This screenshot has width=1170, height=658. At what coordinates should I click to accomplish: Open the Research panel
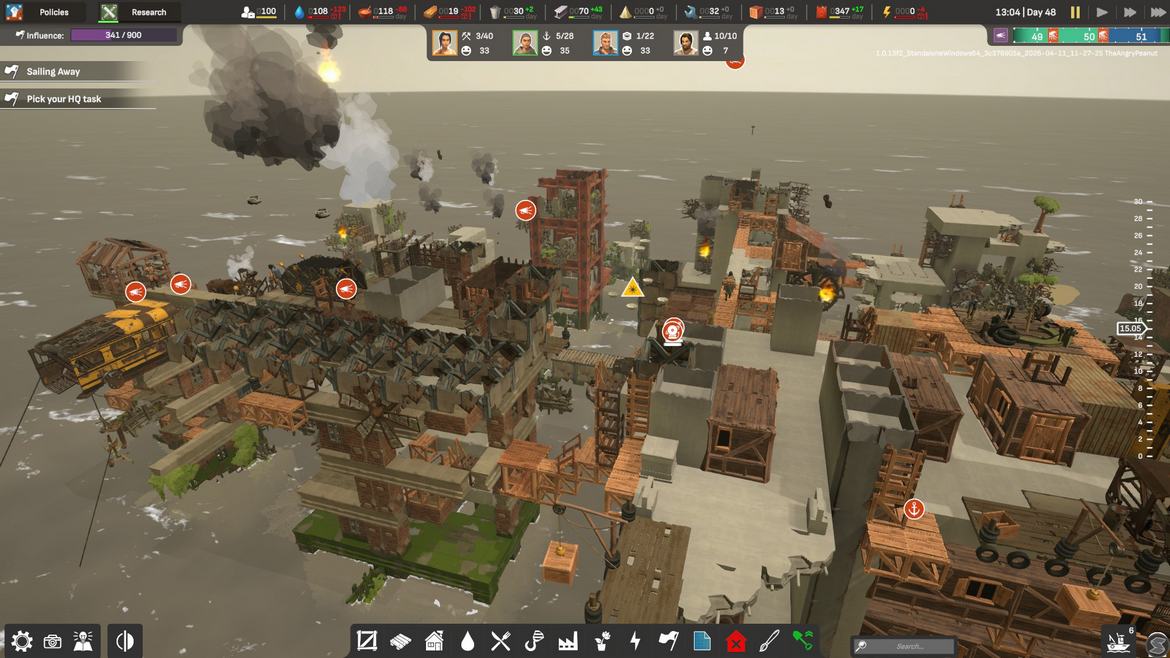(x=139, y=12)
